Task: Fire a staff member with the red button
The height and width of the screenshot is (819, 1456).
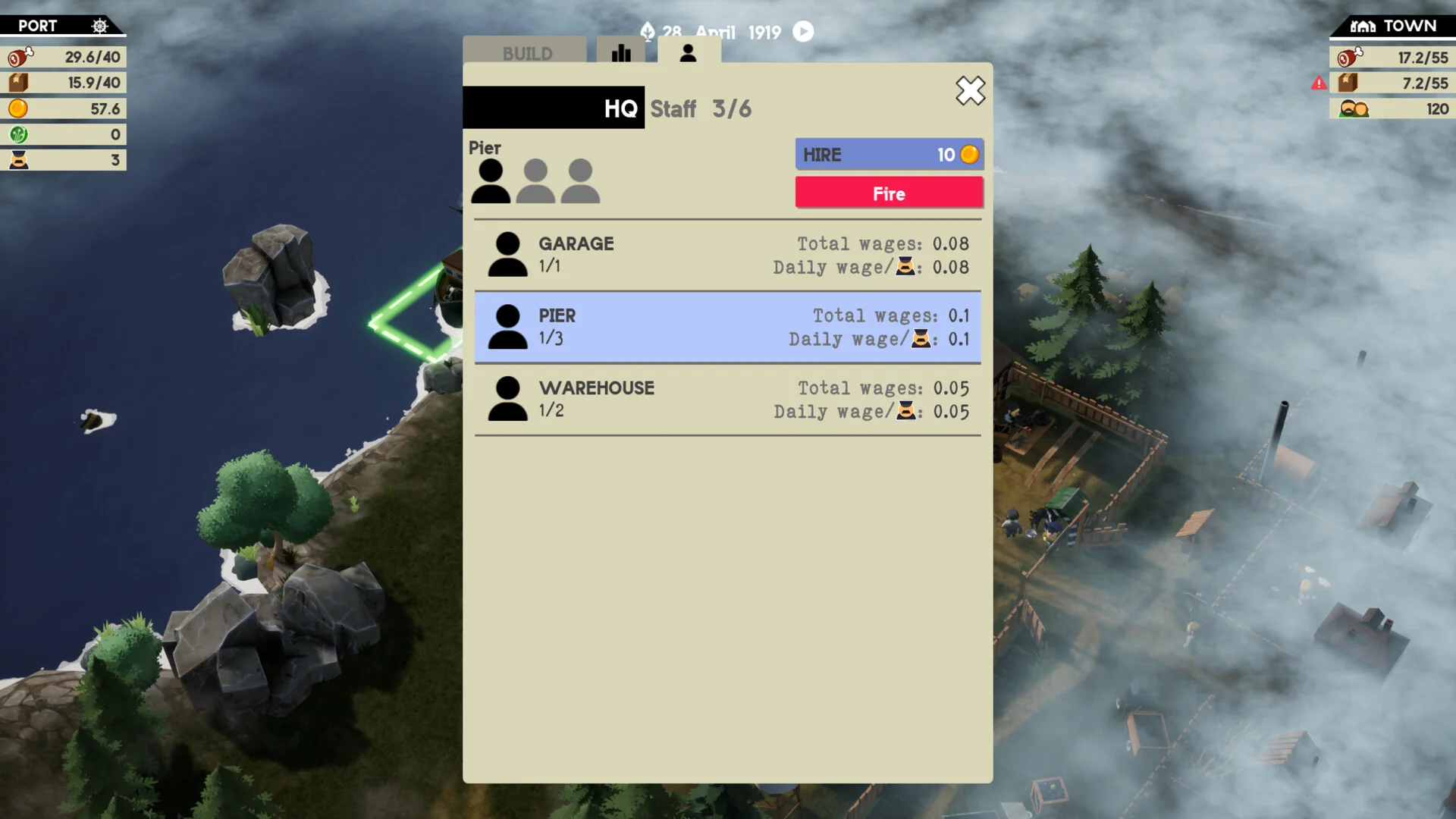Action: tap(889, 193)
